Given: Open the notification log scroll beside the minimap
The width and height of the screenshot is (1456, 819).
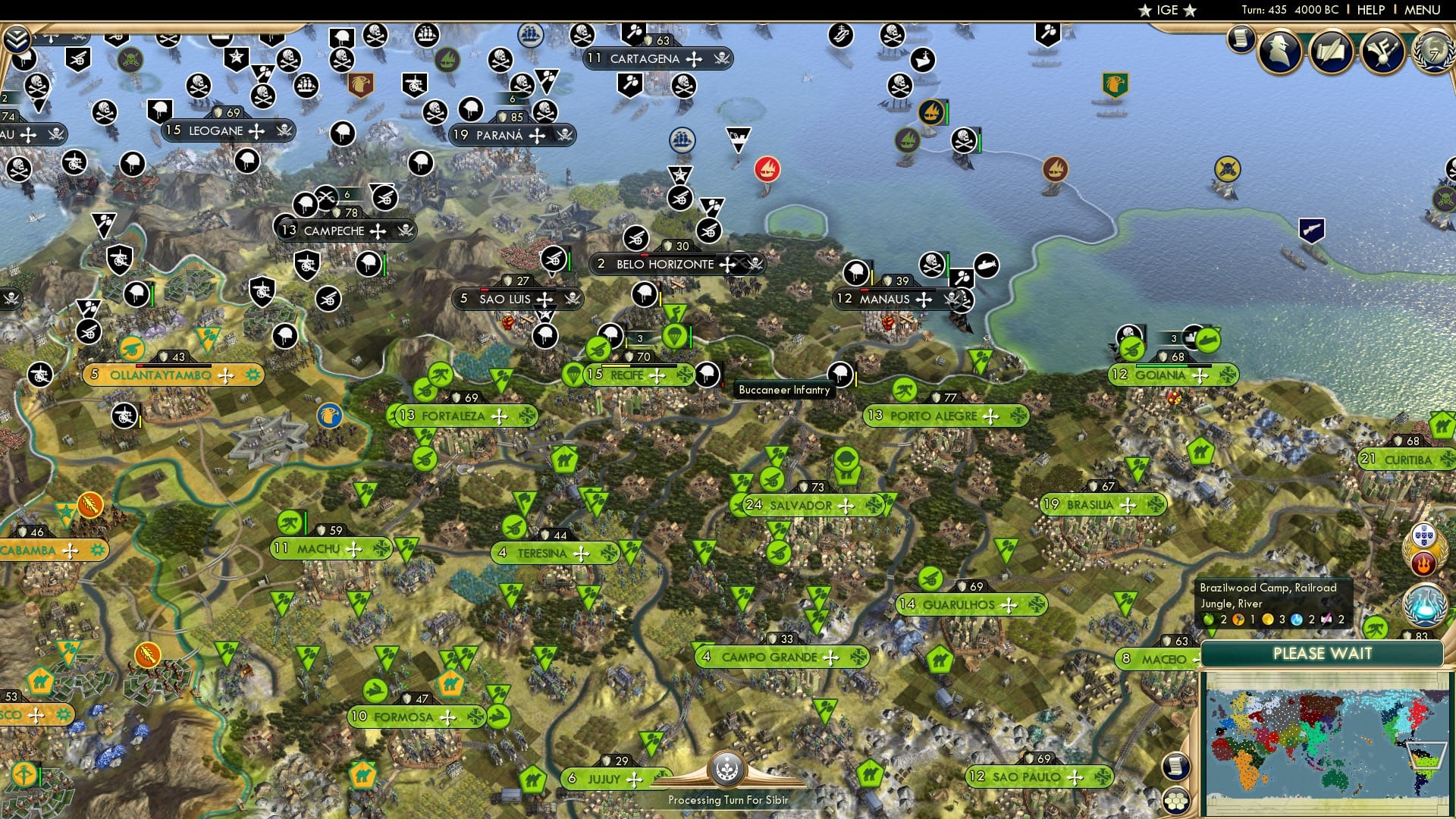Looking at the screenshot, I should (1175, 766).
